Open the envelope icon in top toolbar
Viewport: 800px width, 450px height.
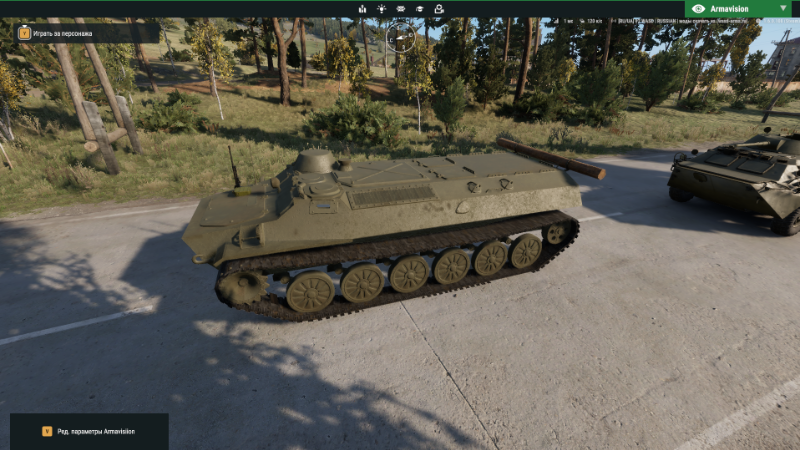(x=402, y=9)
